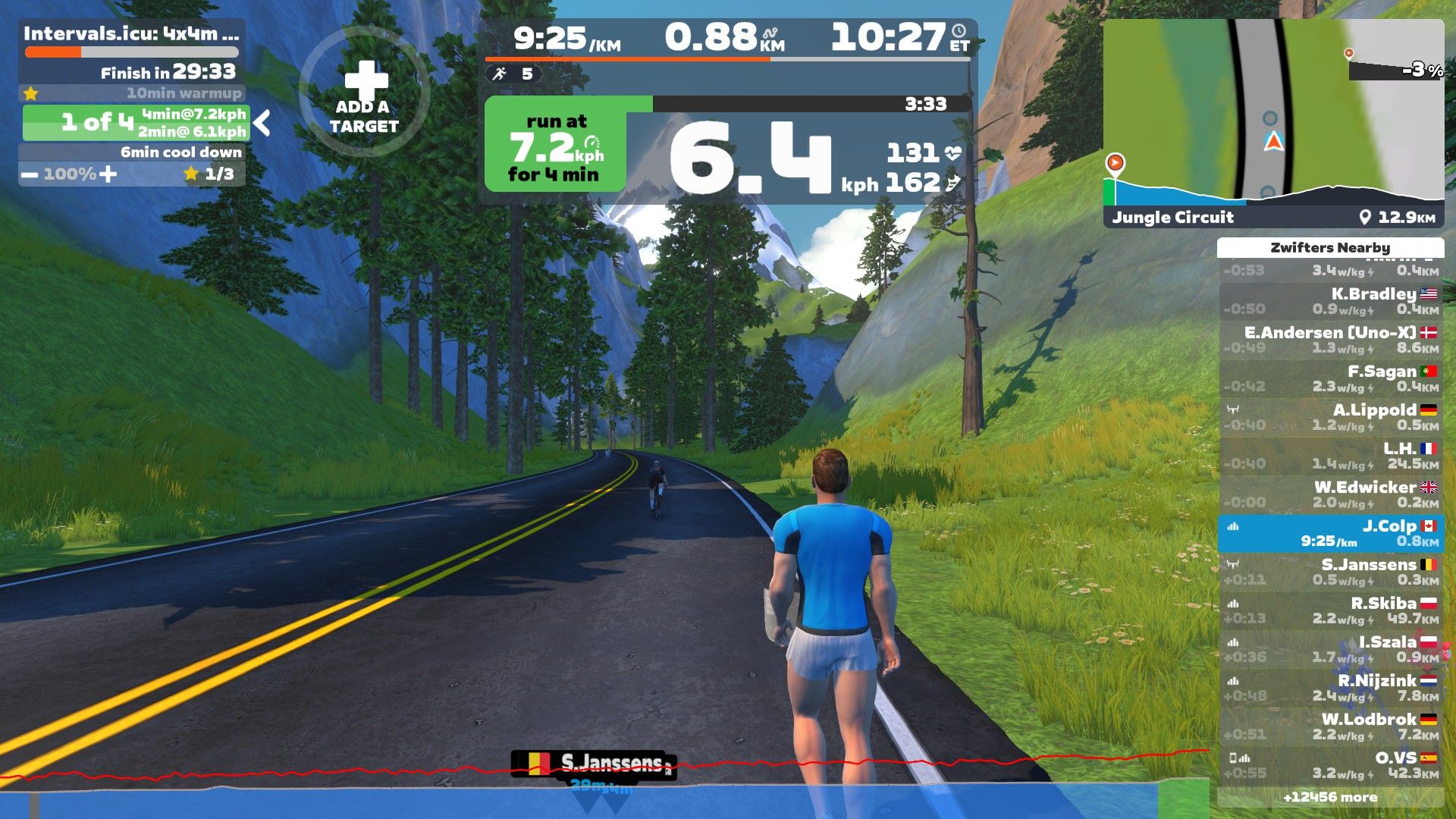Click the highlighted J.Colp row
The width and height of the screenshot is (1456, 819).
click(x=1331, y=533)
